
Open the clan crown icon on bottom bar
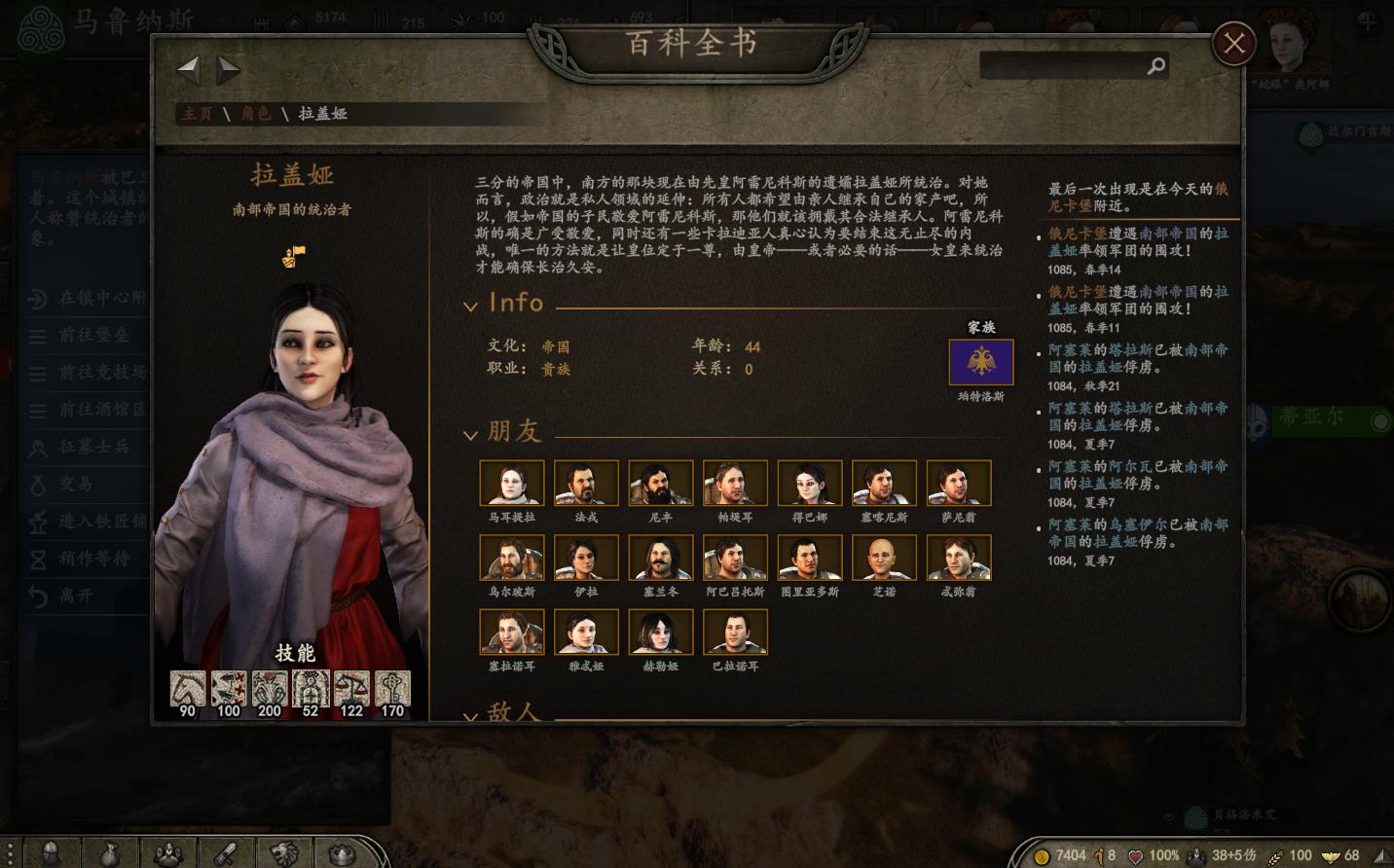pyautogui.click(x=340, y=853)
